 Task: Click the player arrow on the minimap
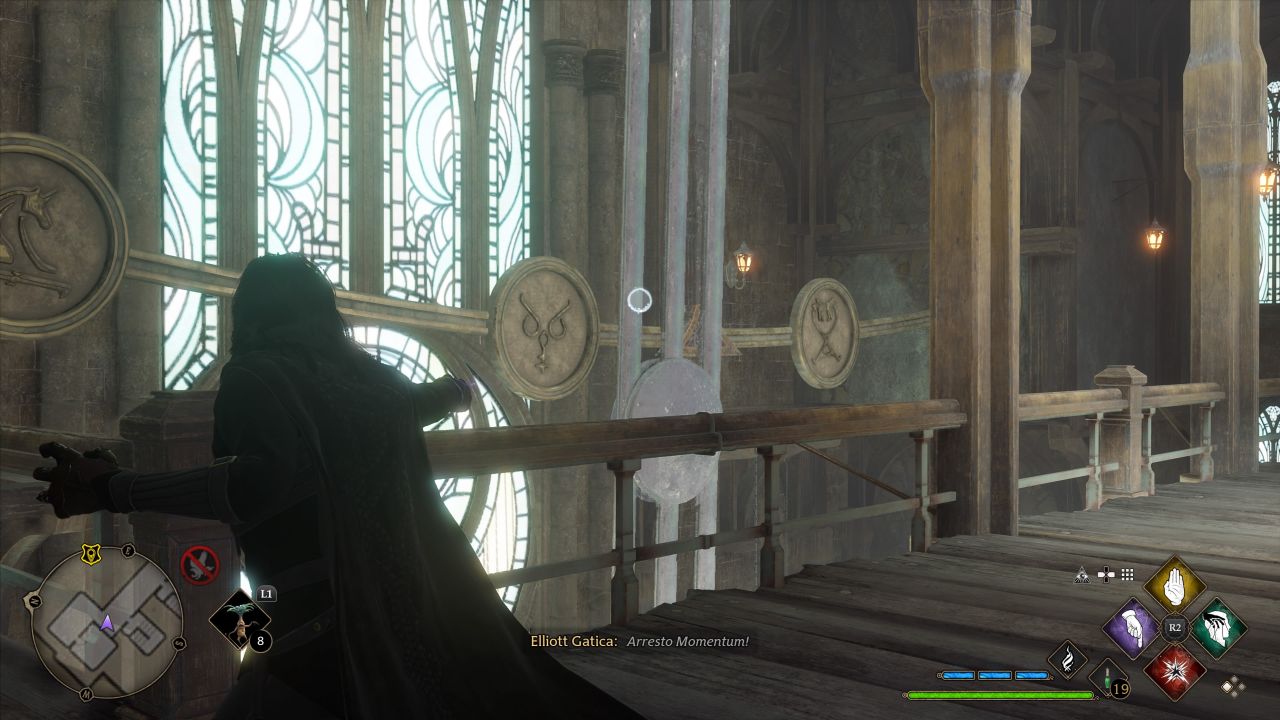click(106, 622)
